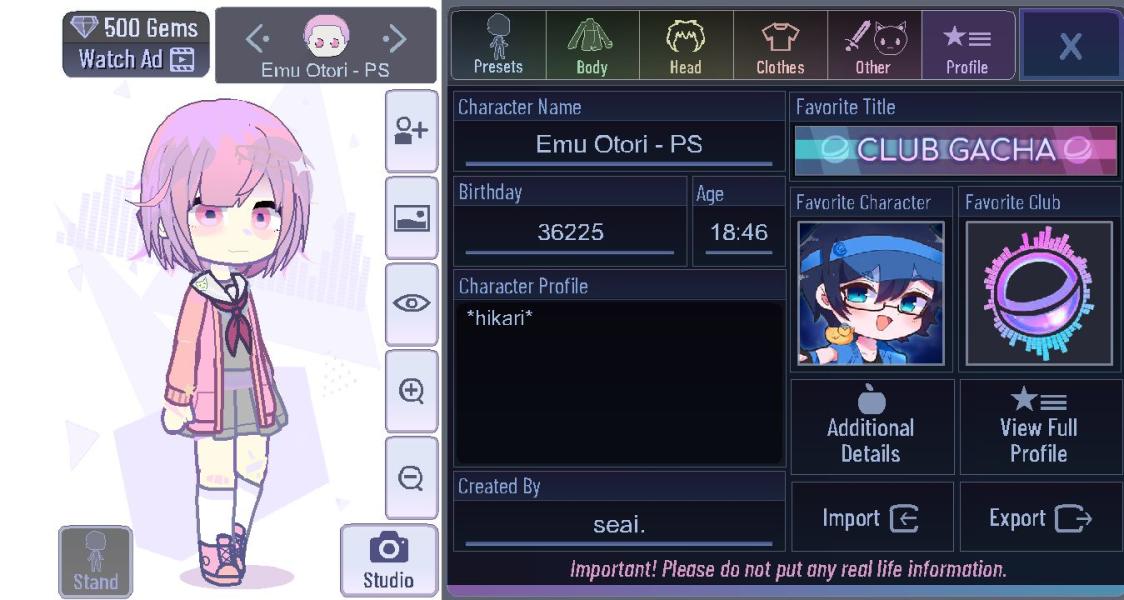Image resolution: width=1124 pixels, height=600 pixels.
Task: Switch to the Presets tab
Action: (x=498, y=45)
